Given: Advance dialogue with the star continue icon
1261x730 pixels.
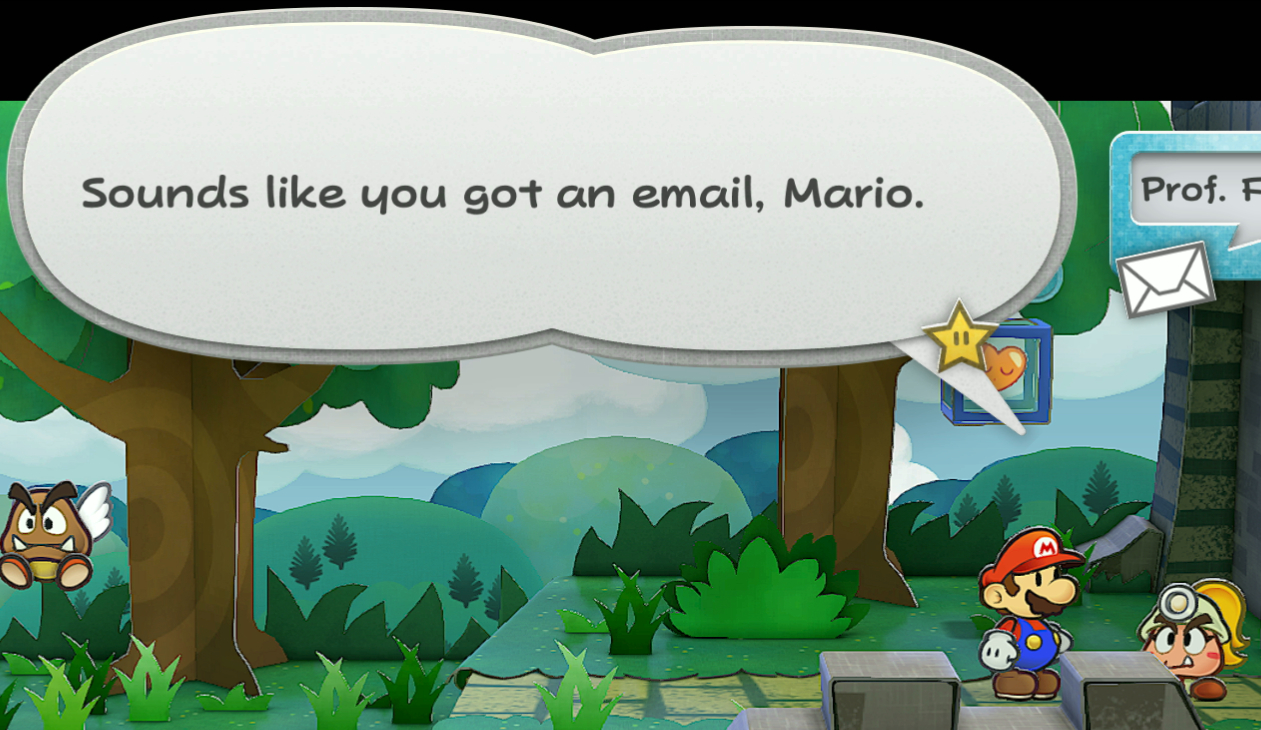Looking at the screenshot, I should 960,338.
